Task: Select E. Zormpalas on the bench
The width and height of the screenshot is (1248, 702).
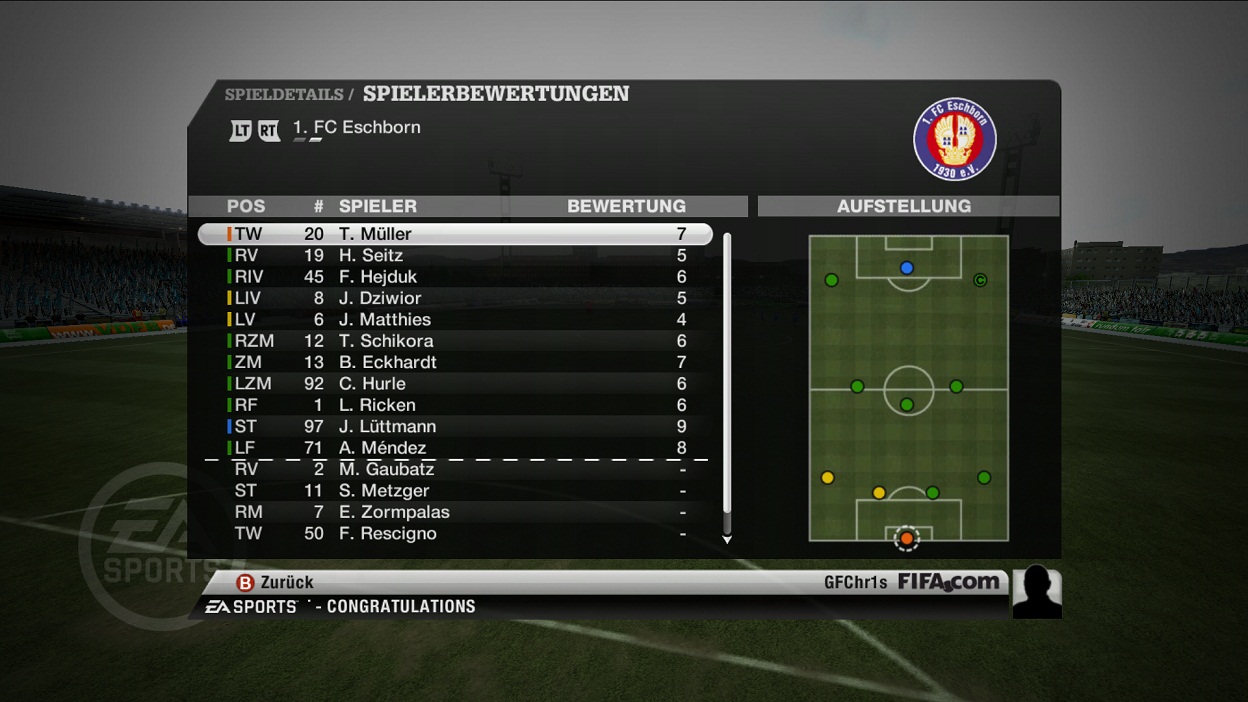Action: [x=455, y=512]
